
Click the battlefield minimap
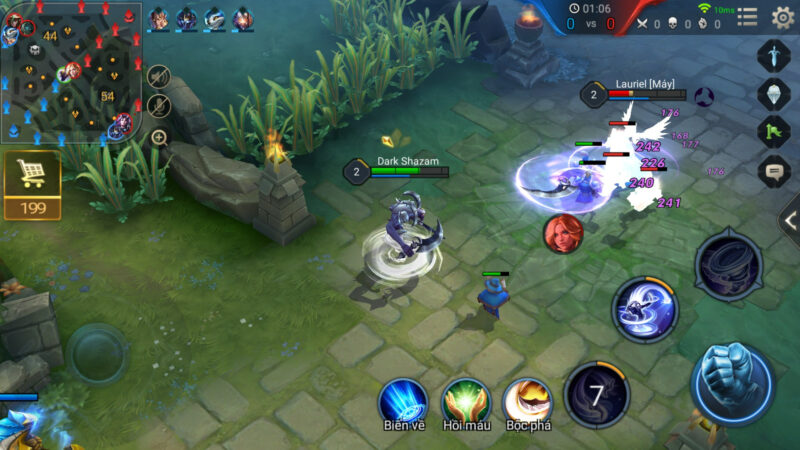(70, 70)
